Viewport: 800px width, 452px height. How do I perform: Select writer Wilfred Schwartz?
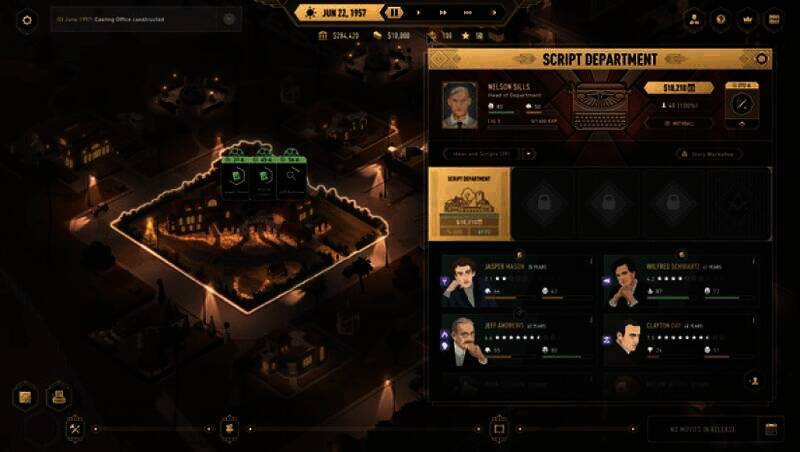point(621,281)
